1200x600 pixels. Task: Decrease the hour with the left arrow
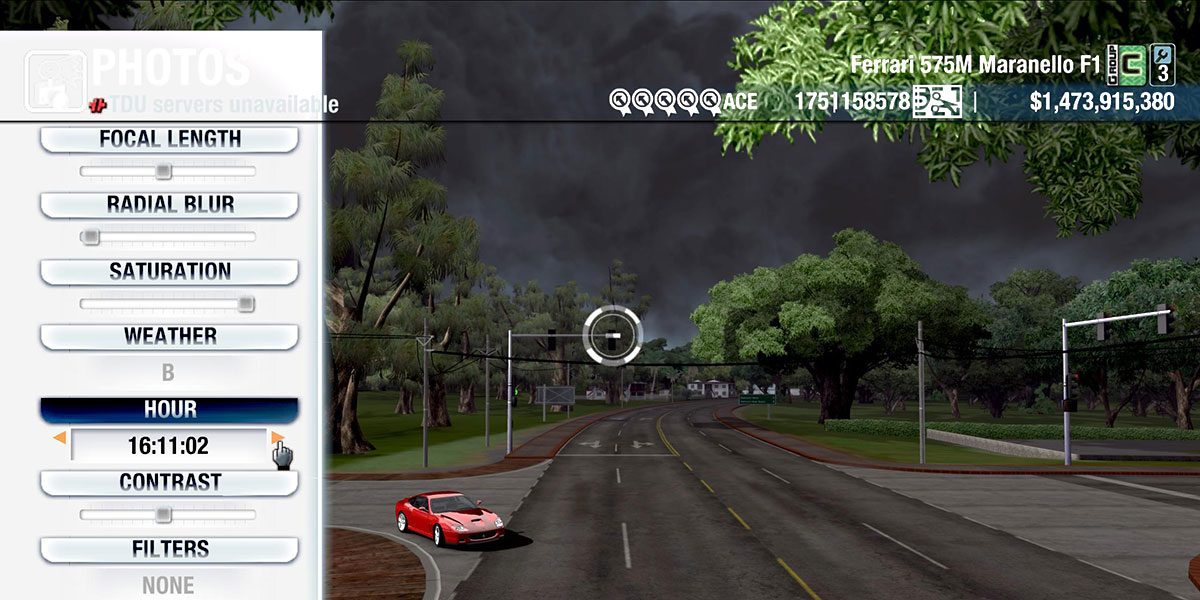pos(60,438)
